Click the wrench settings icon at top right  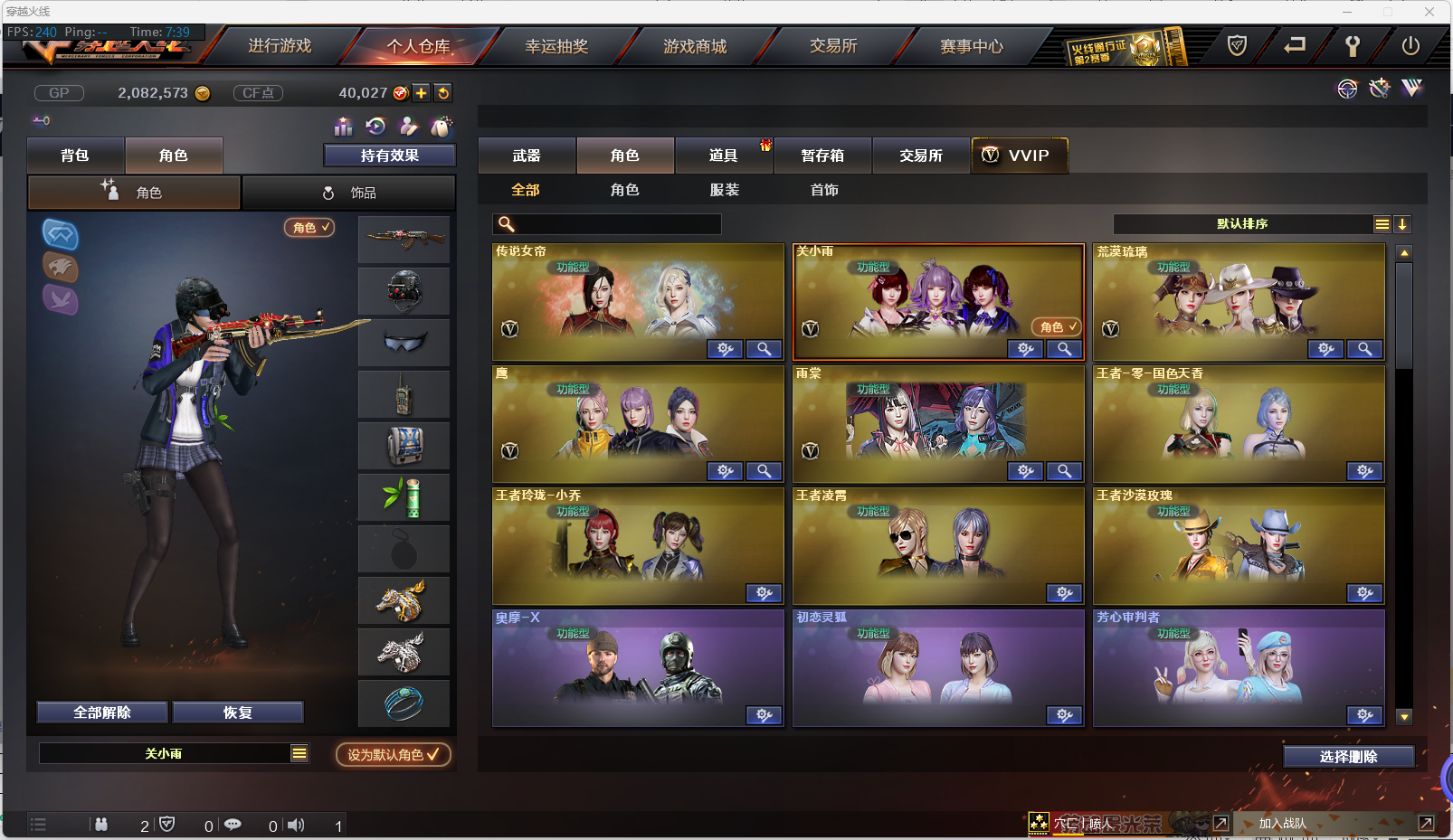click(1353, 47)
